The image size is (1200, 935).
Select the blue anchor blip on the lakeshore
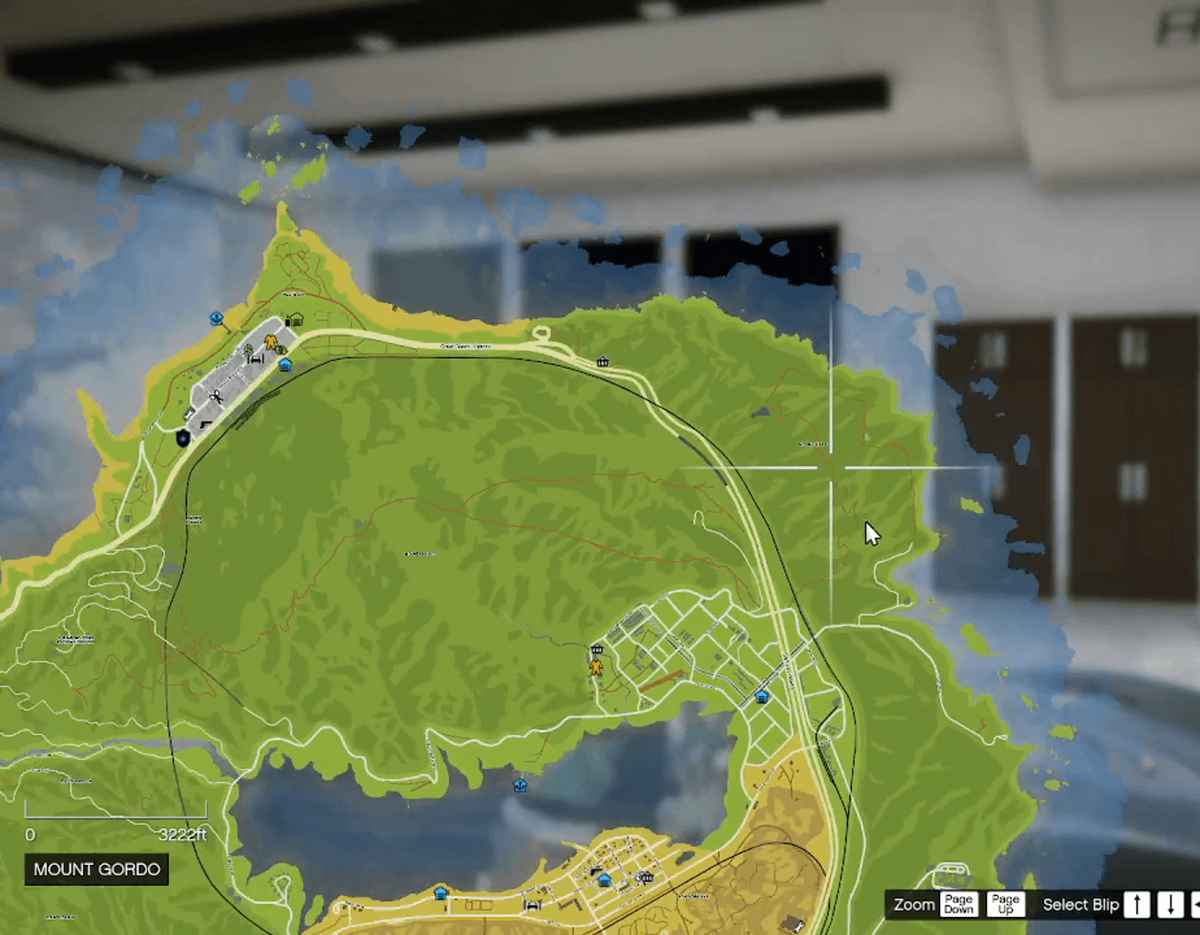tap(519, 786)
